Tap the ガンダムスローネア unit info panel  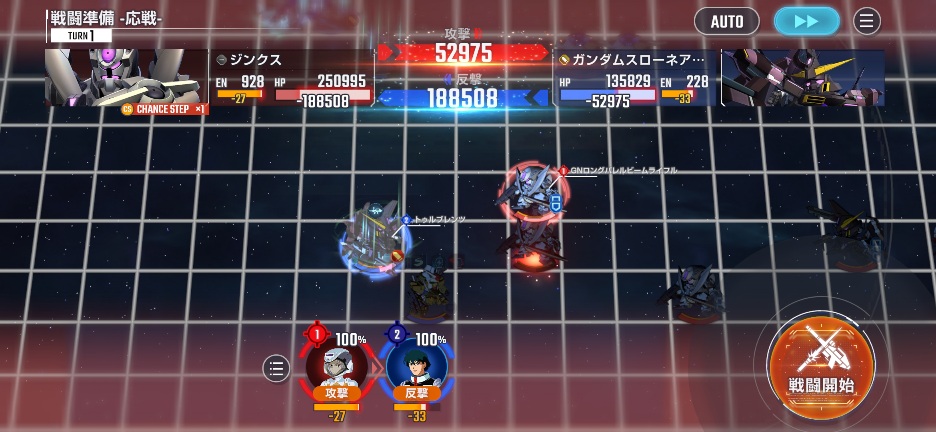click(635, 78)
